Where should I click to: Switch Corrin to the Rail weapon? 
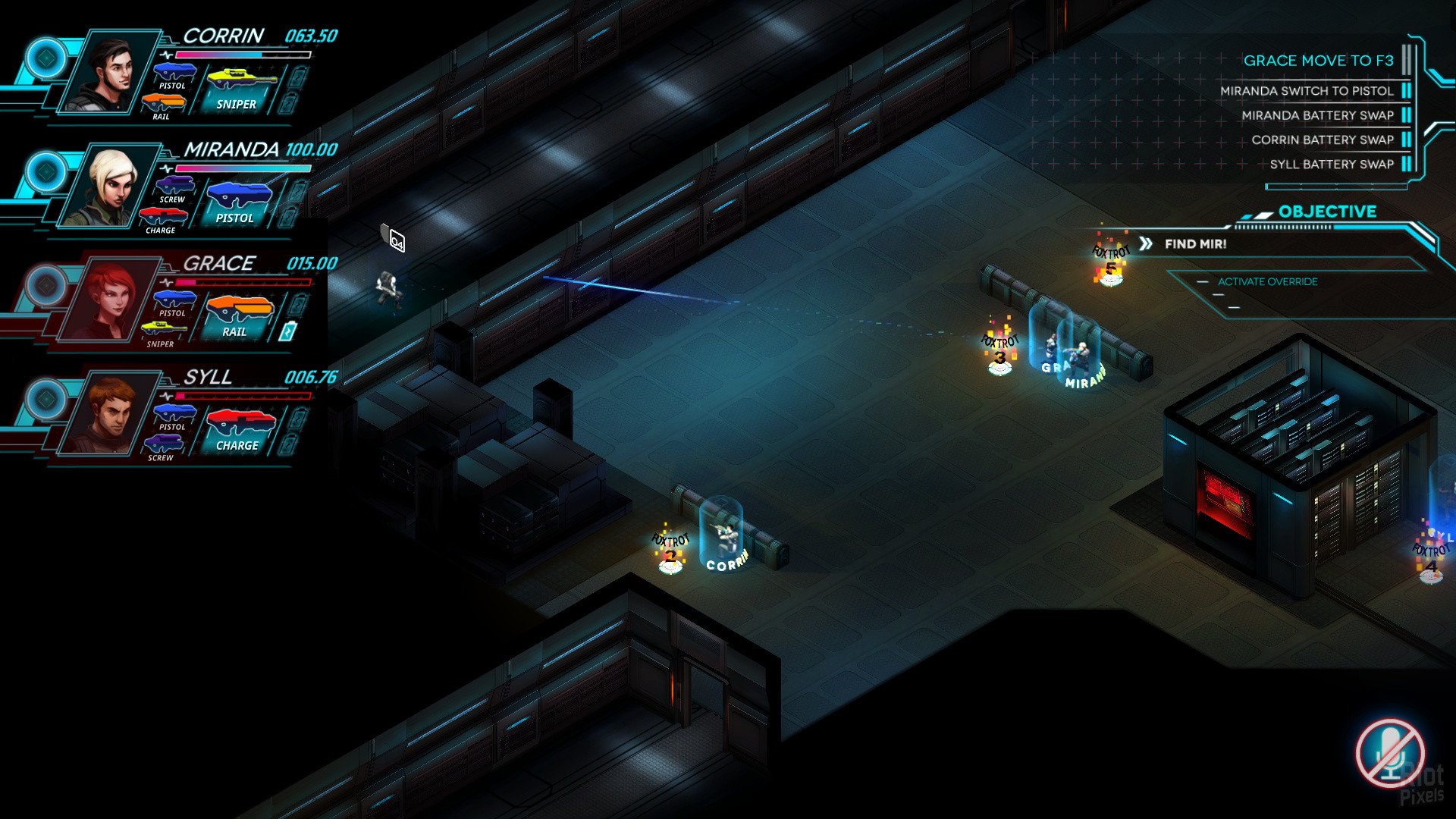tap(162, 106)
